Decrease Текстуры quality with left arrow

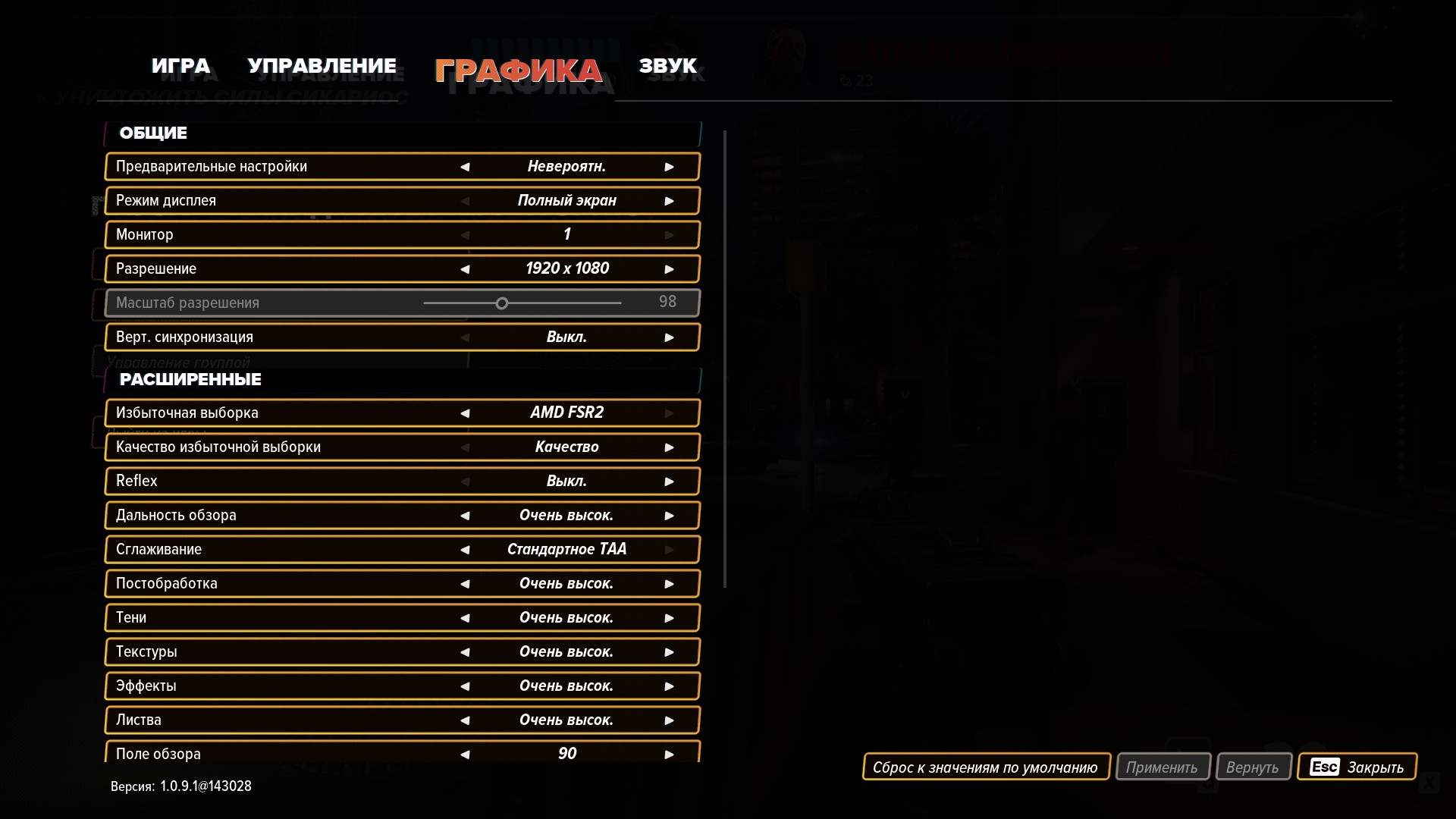(x=465, y=652)
